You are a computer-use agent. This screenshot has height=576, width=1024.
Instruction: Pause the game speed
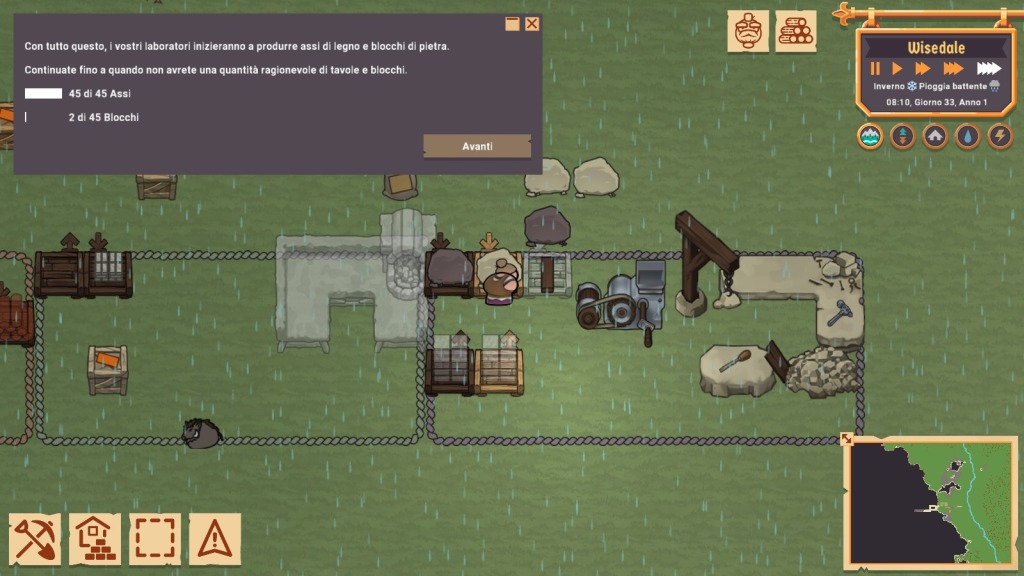[875, 69]
